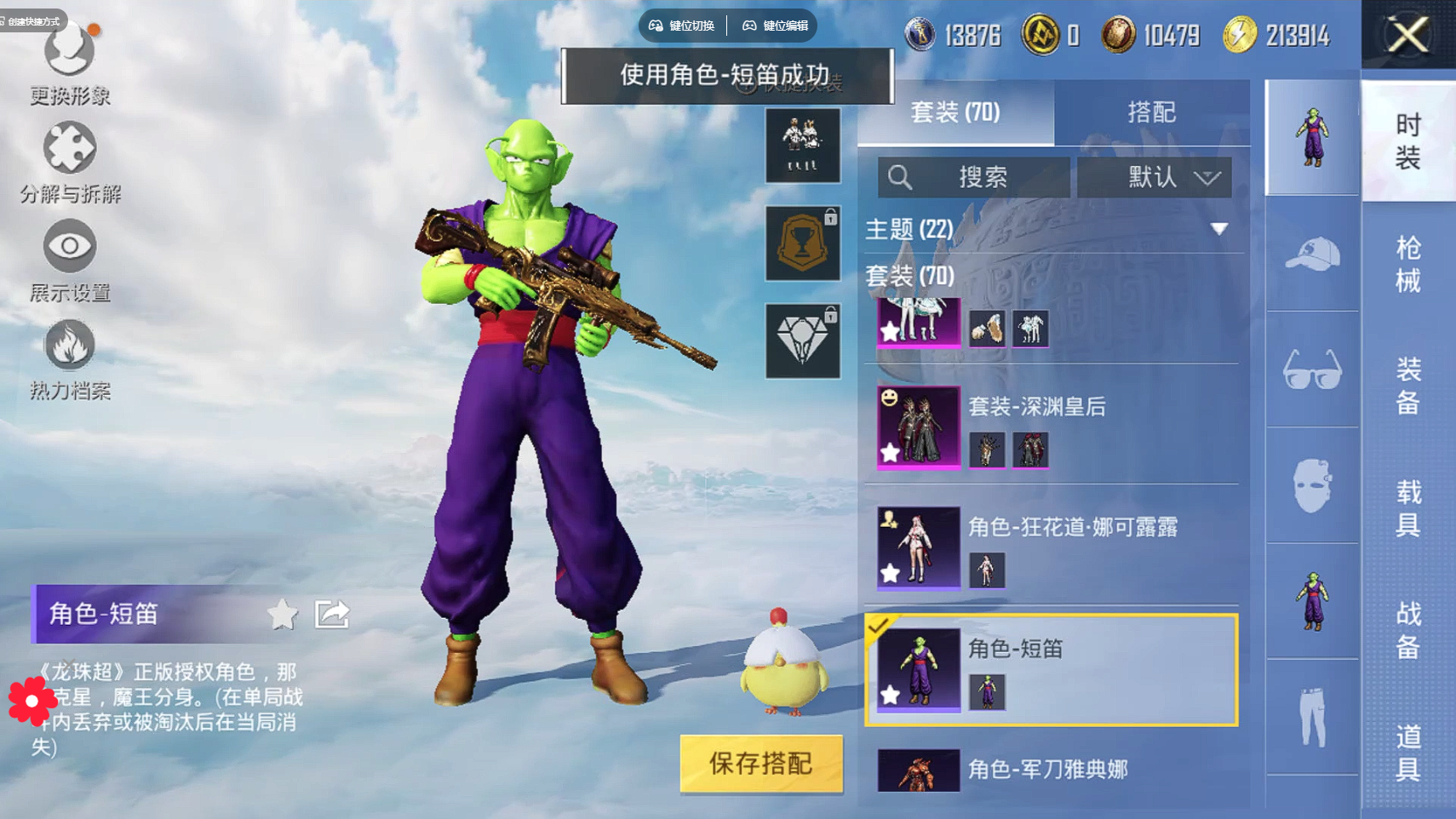Switch to the 枪械 weapons category
This screenshot has height=819, width=1456.
coord(1408,264)
